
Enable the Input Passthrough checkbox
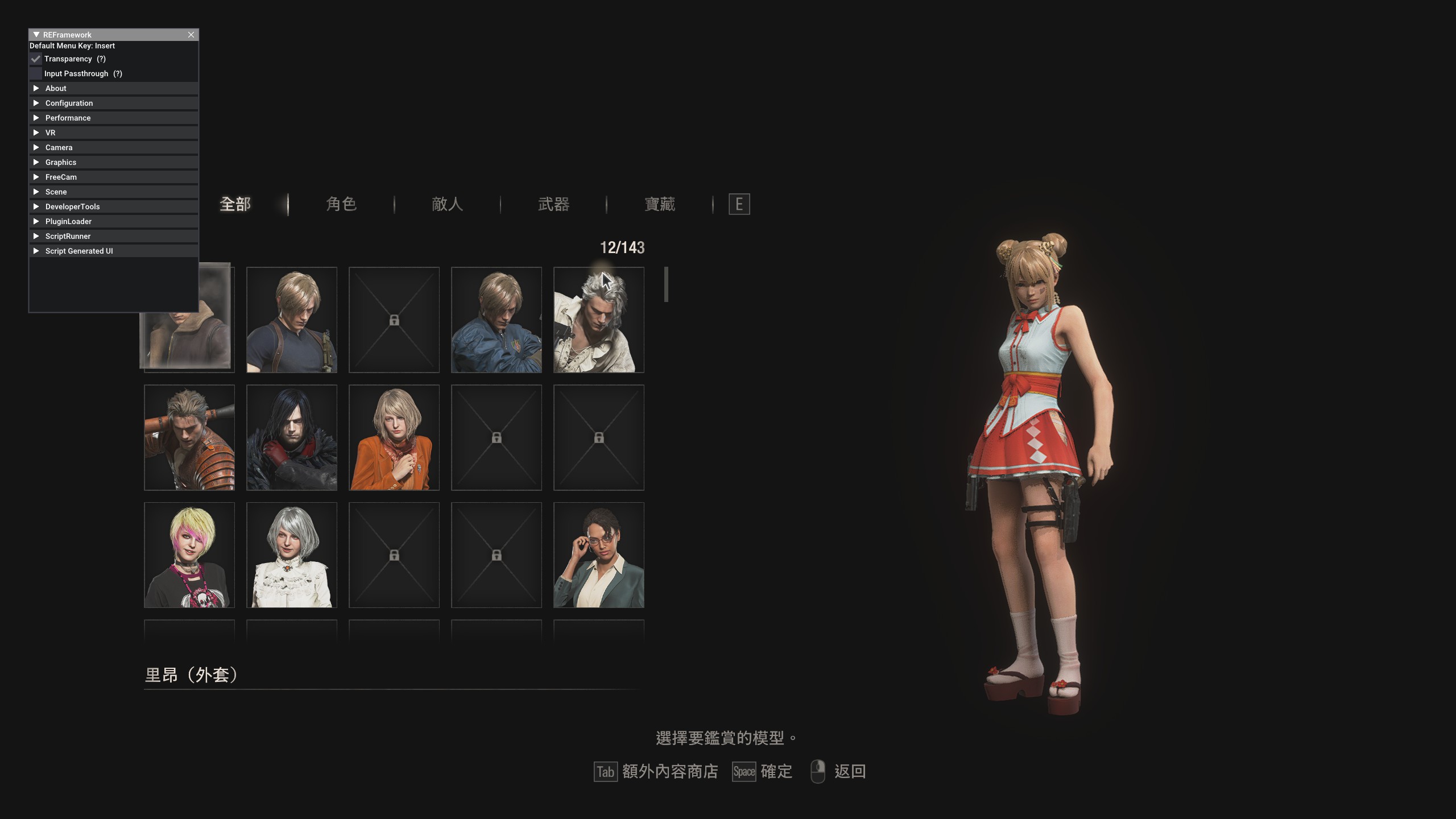[36, 74]
